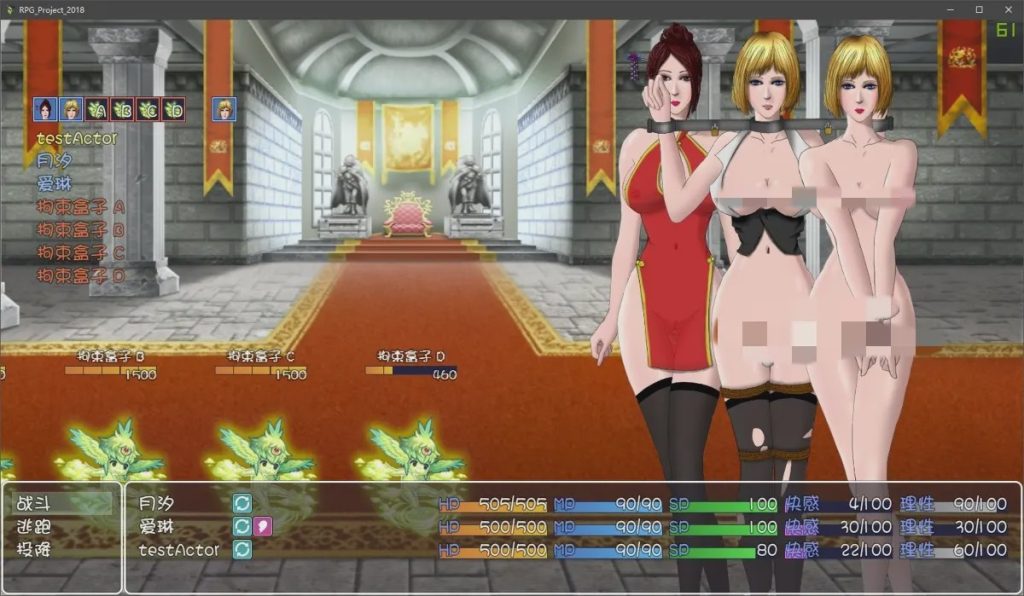The width and height of the screenshot is (1024, 596).
Task: Select 拘束盒子 A in the turn list
Action: 81,207
